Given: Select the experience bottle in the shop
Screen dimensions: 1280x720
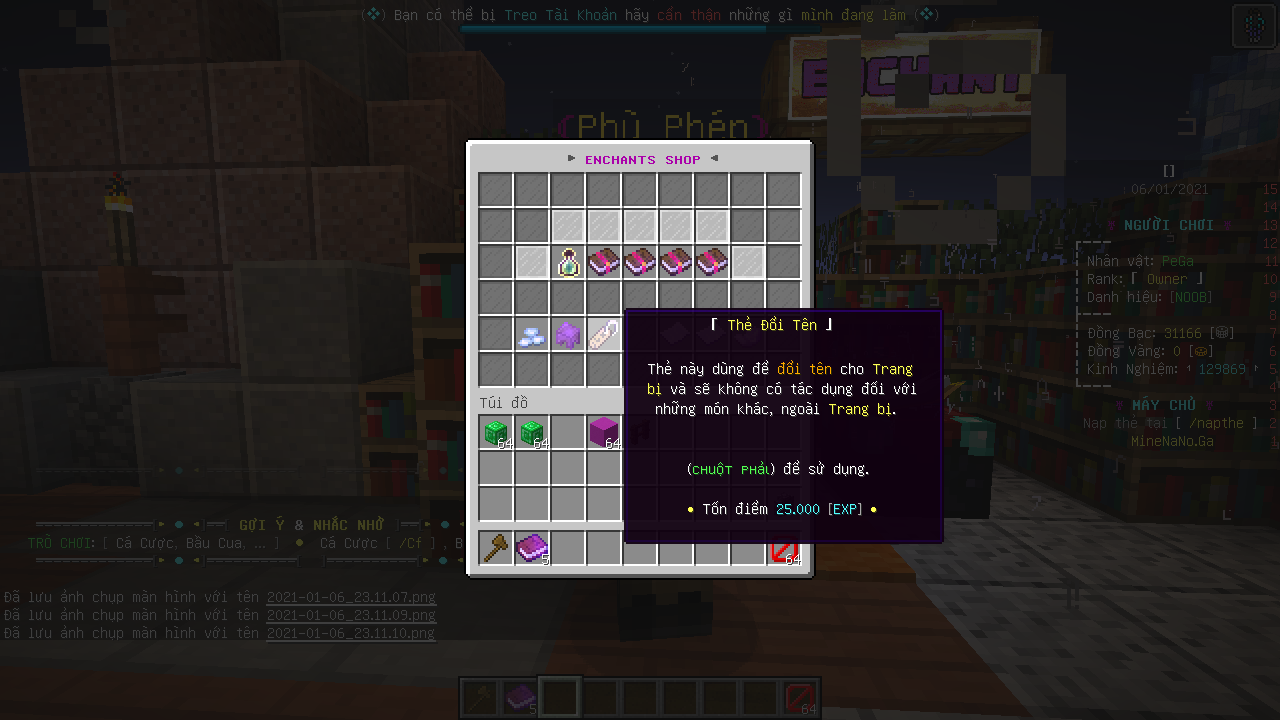Looking at the screenshot, I should [x=568, y=262].
